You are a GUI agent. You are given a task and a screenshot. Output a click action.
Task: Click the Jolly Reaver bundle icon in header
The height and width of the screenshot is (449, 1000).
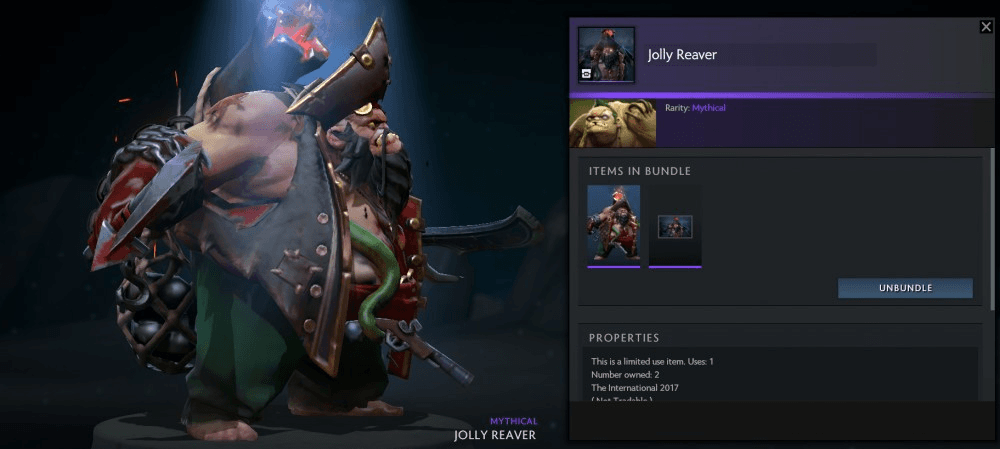(x=606, y=55)
